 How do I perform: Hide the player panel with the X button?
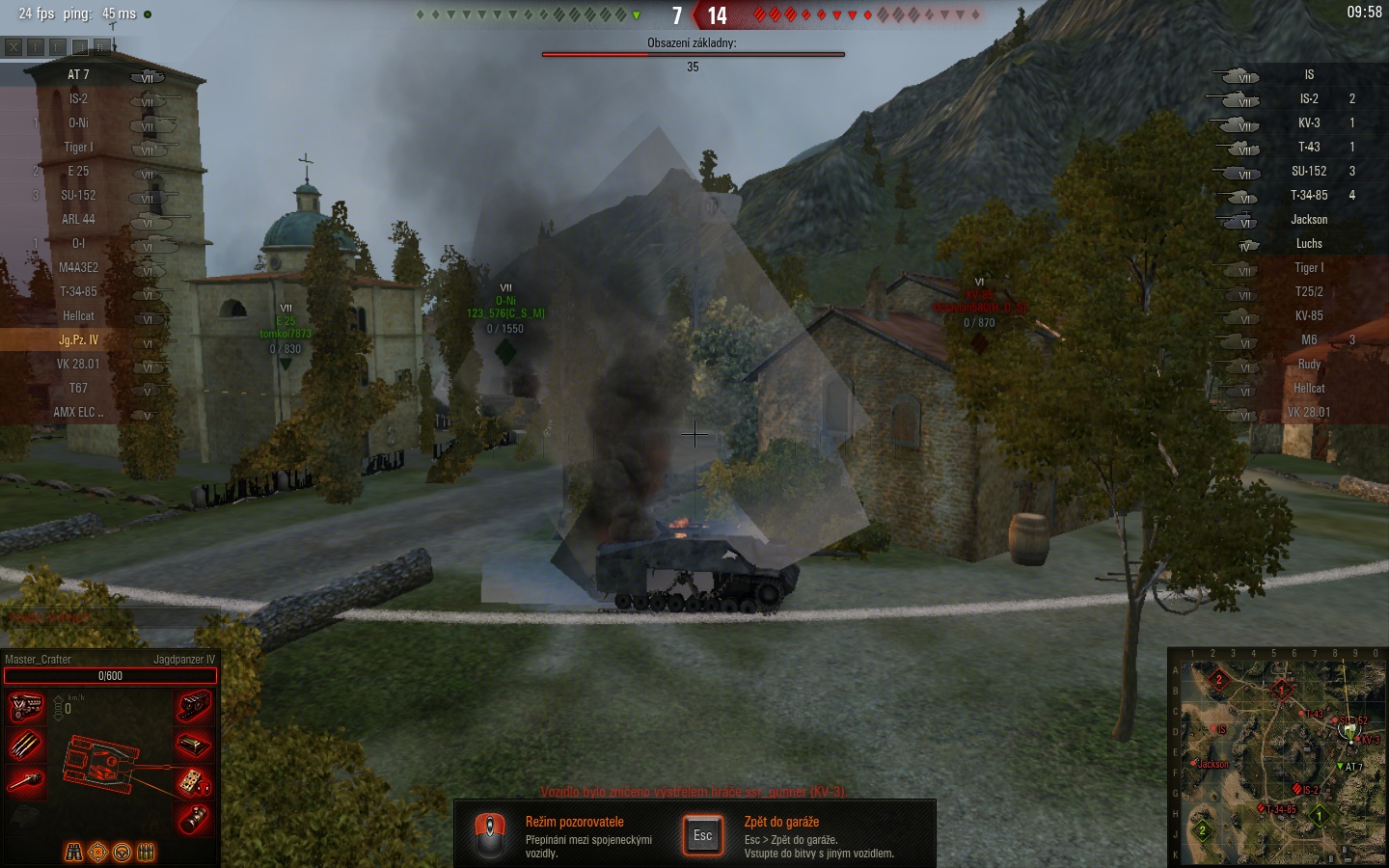coord(14,46)
